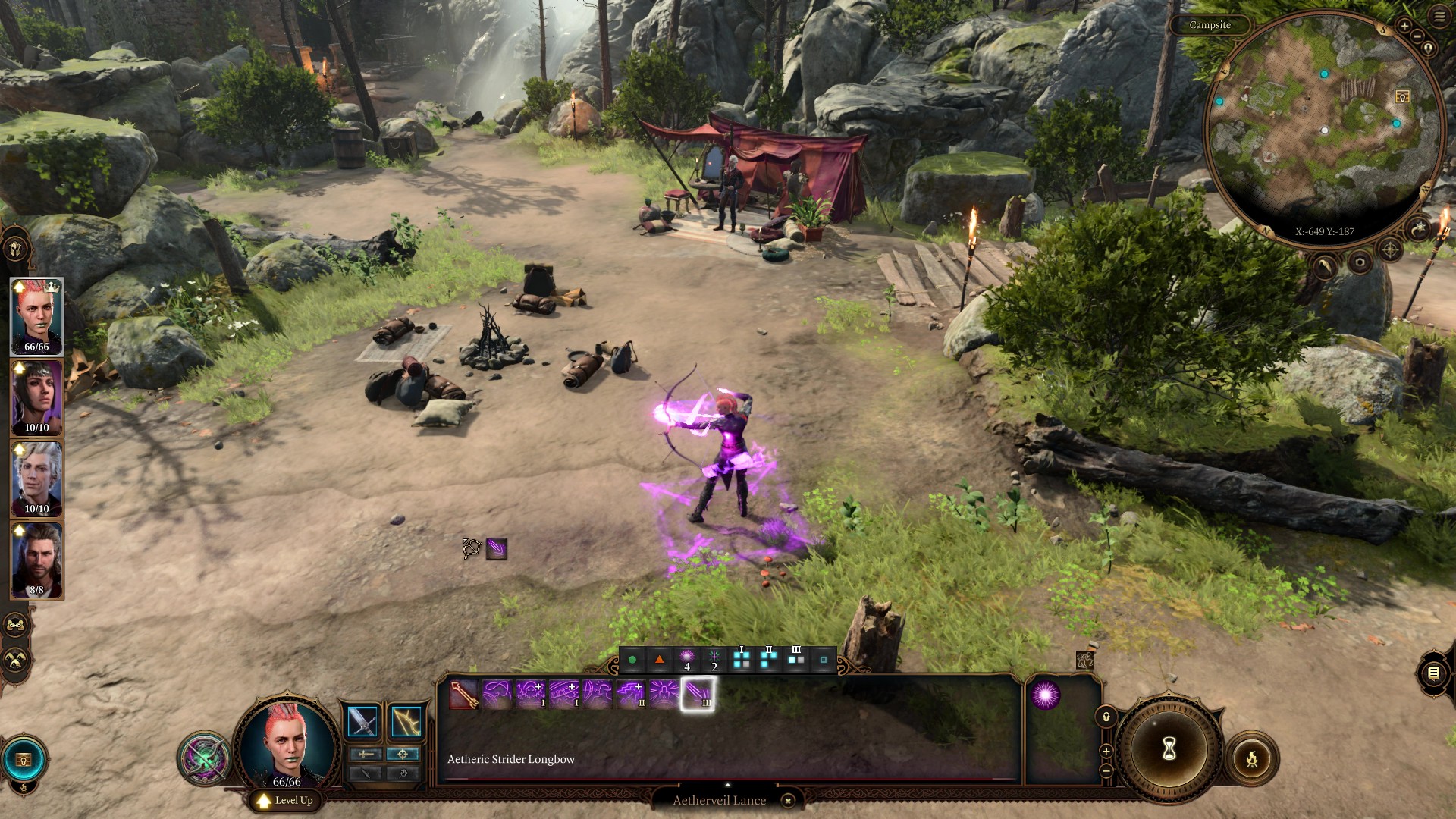Select the second party member portrait
The height and width of the screenshot is (819, 1456).
click(x=36, y=398)
